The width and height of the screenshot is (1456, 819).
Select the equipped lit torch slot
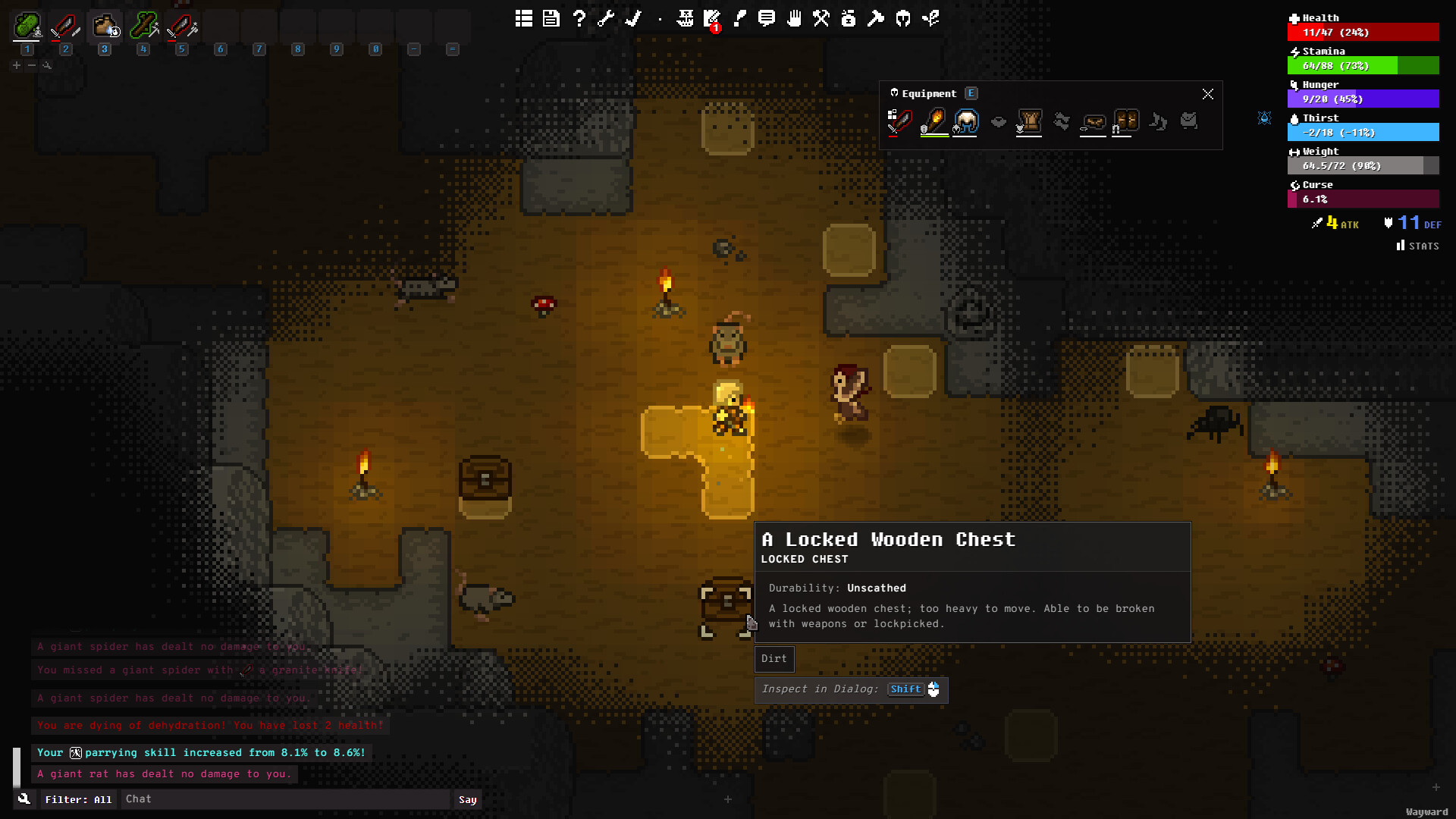coord(934,121)
